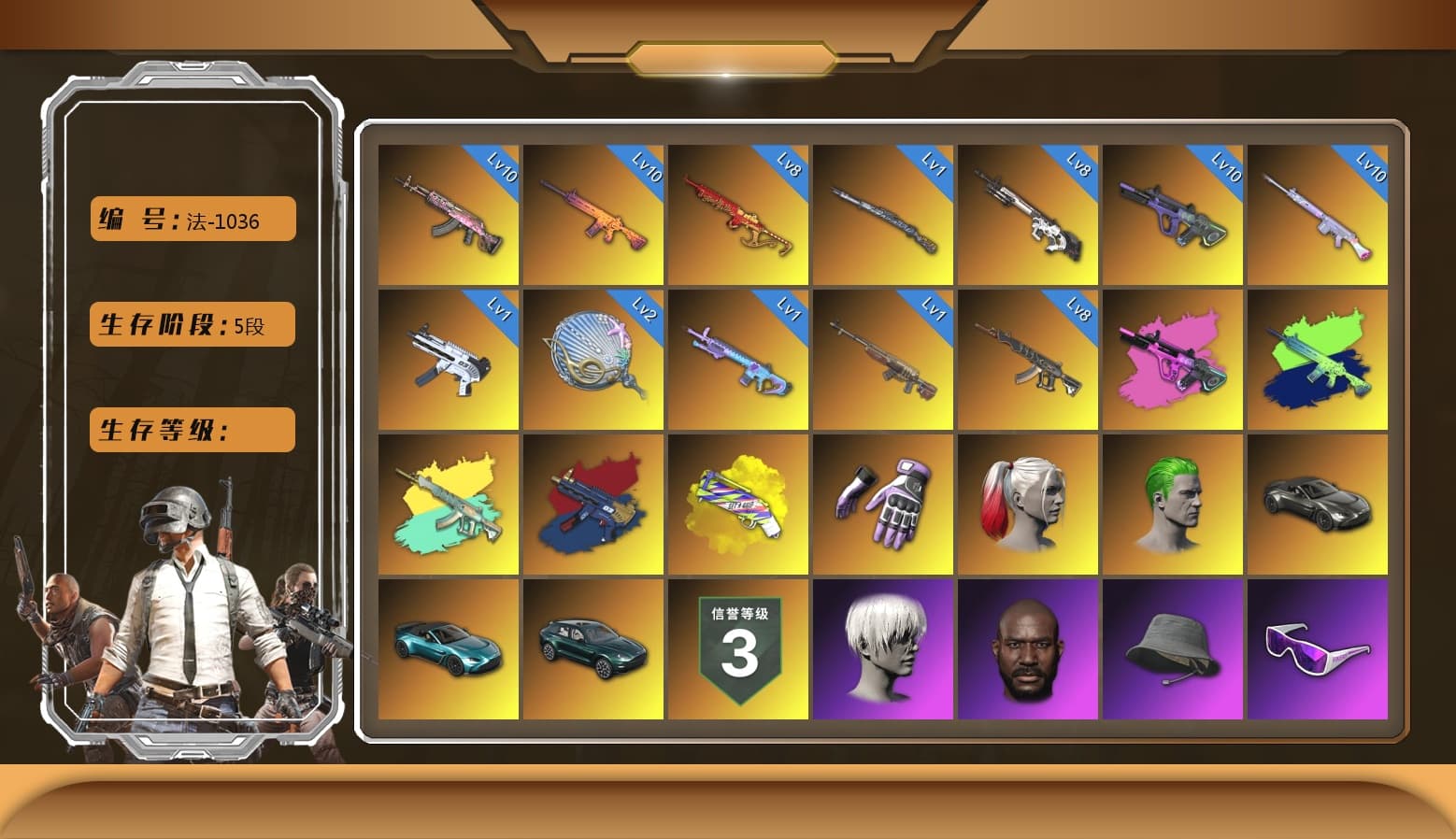1456x839 pixels.
Task: Open the green Joker hairstyle item
Action: (x=1175, y=505)
